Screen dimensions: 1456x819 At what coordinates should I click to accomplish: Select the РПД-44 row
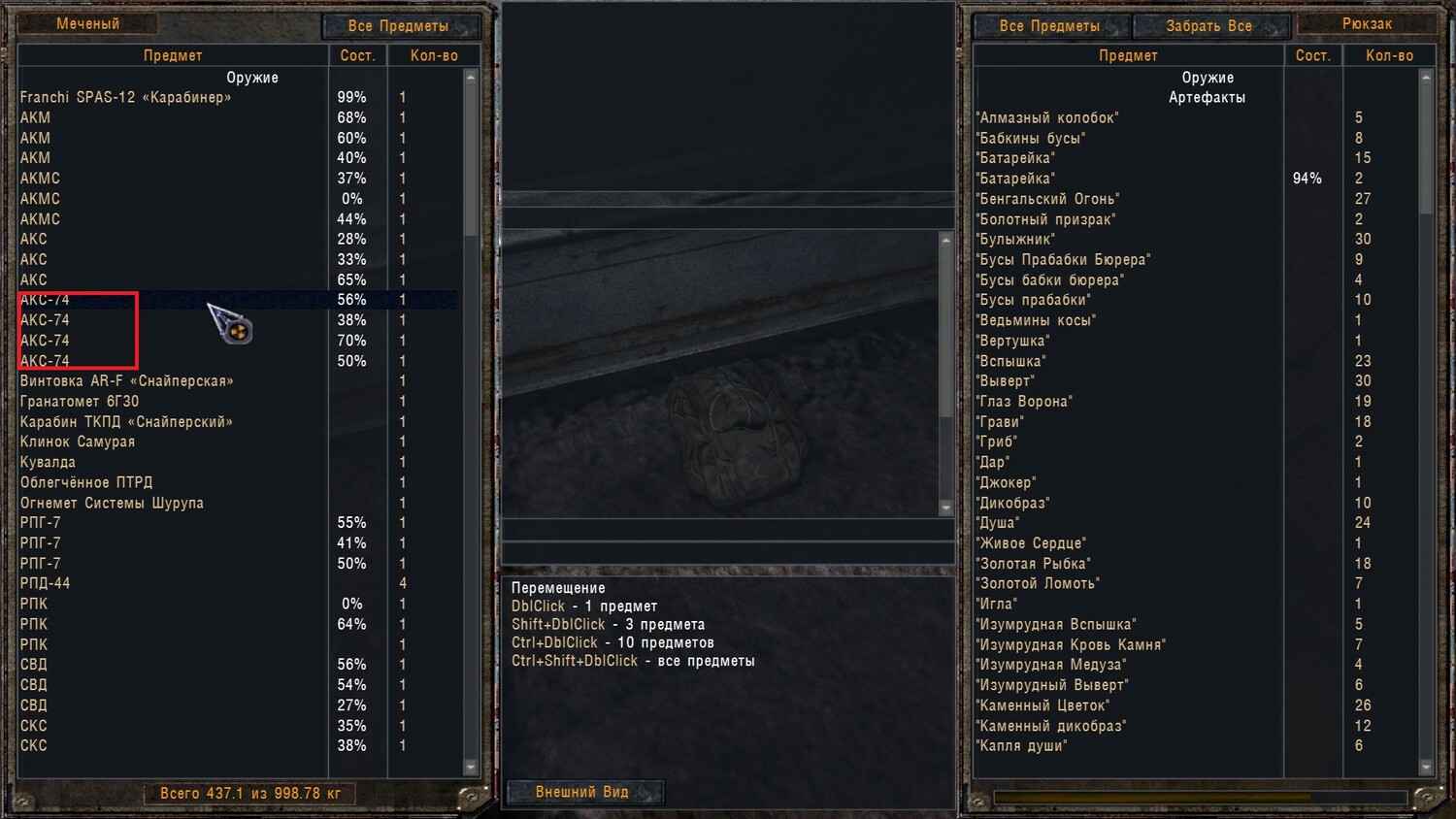46,583
